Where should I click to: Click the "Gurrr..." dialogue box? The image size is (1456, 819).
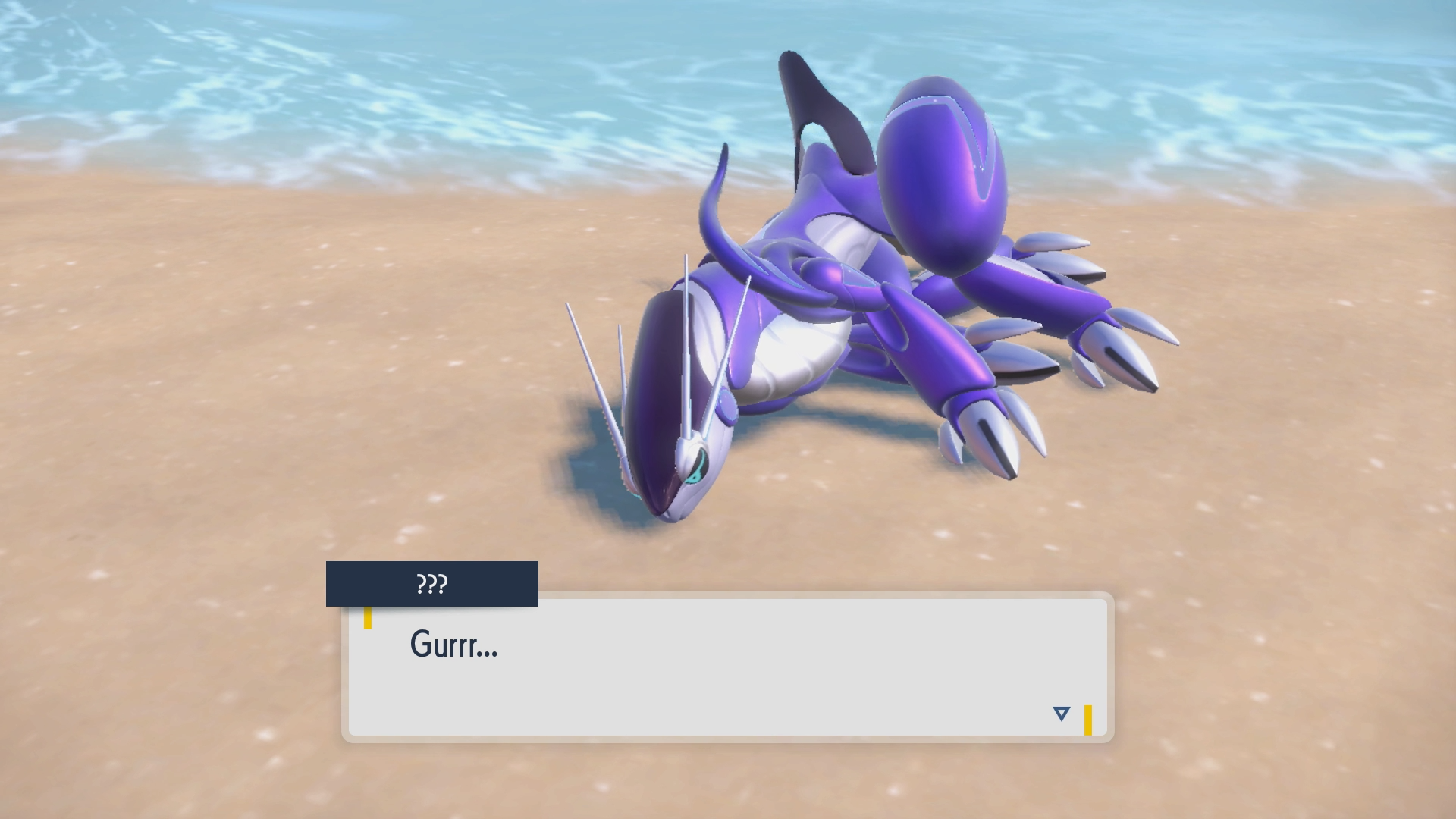pos(728,667)
